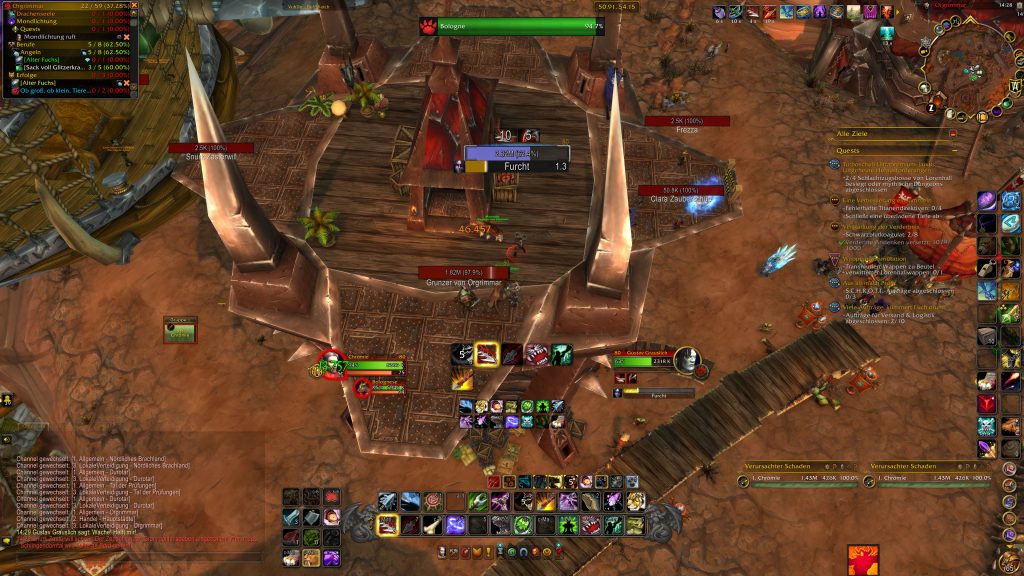Click the Bologne pet target frame
This screenshot has width=1024, height=576.
pos(510,26)
